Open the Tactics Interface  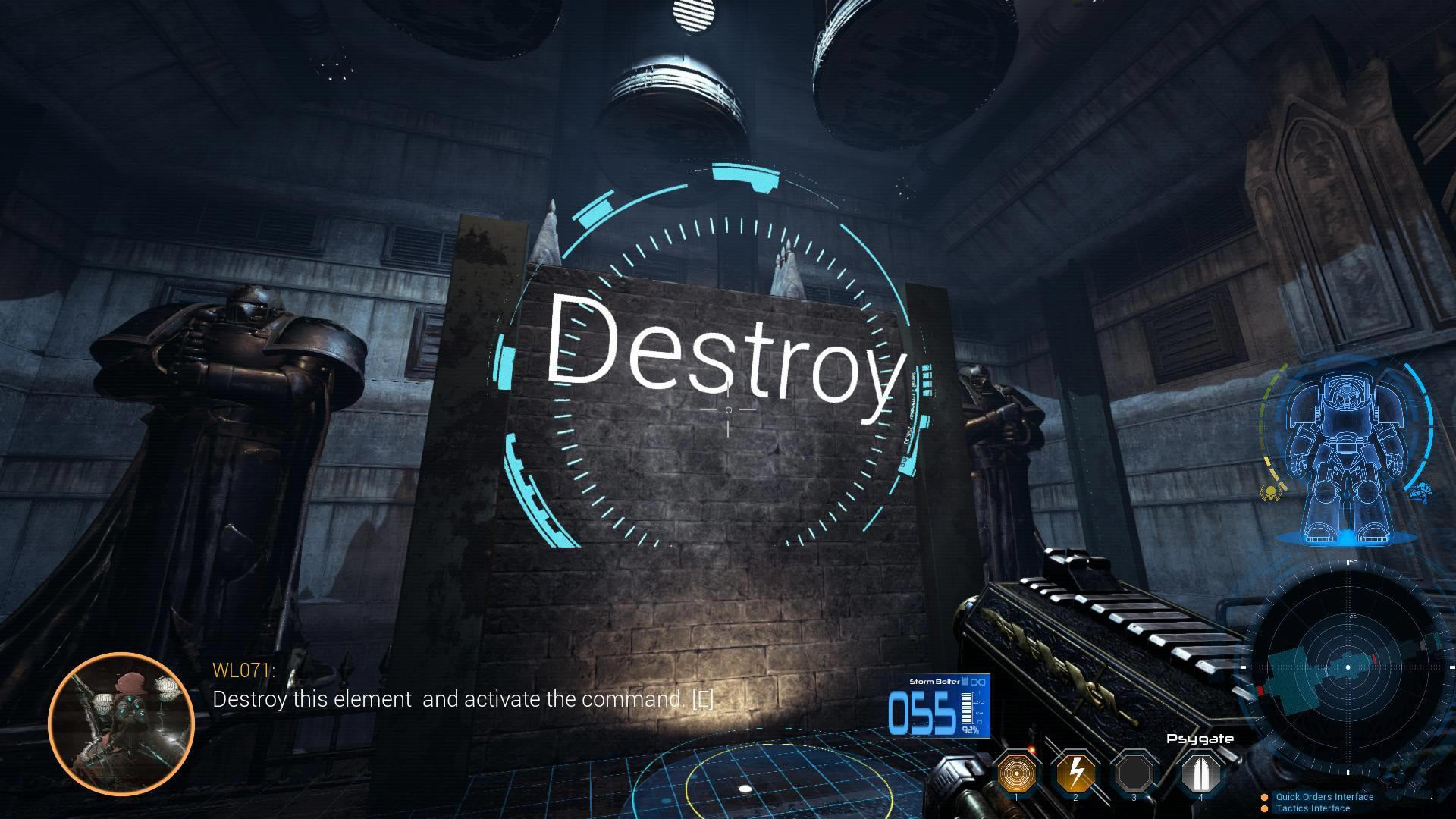1312,808
